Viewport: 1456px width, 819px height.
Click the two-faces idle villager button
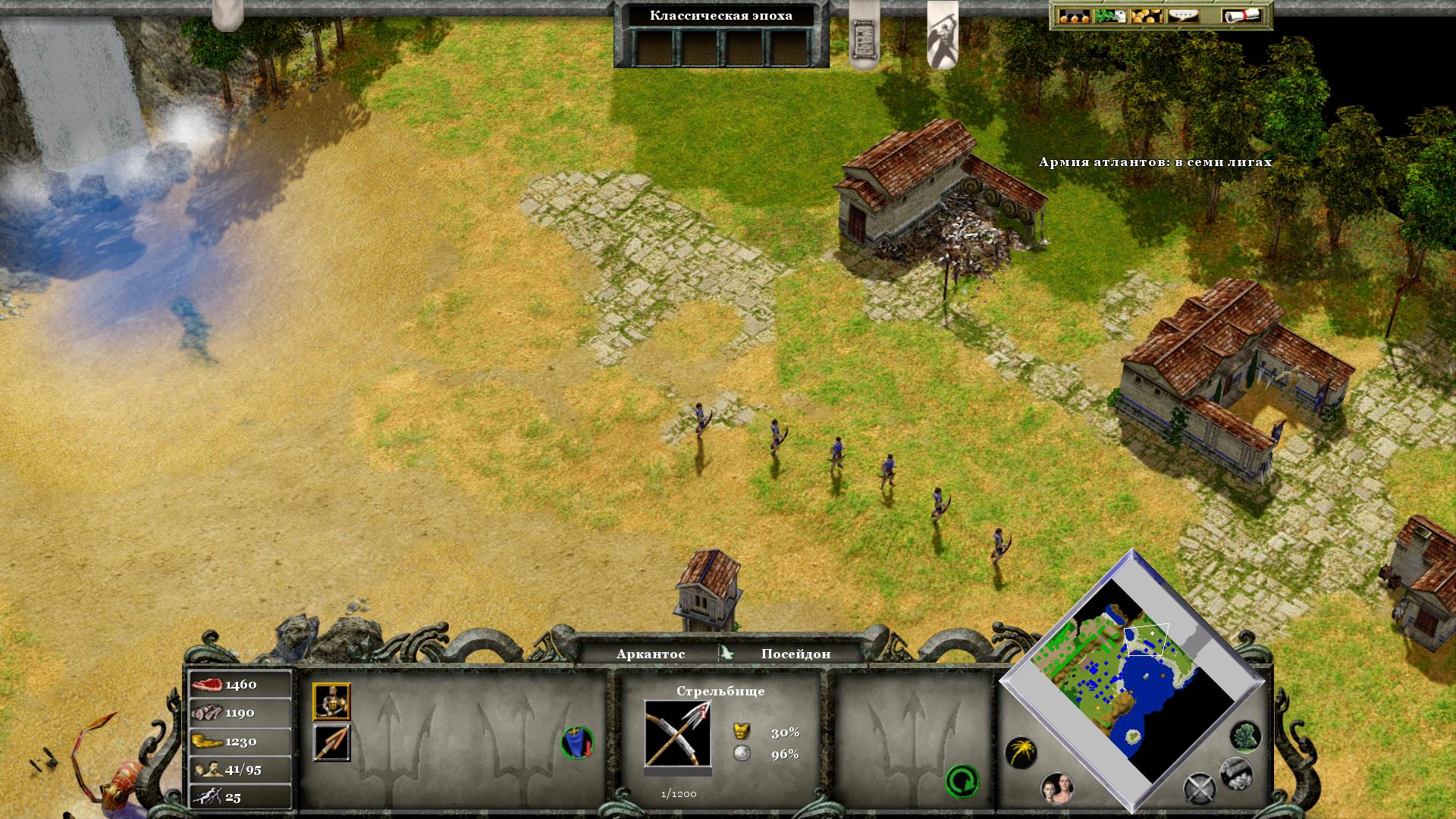[x=1057, y=789]
